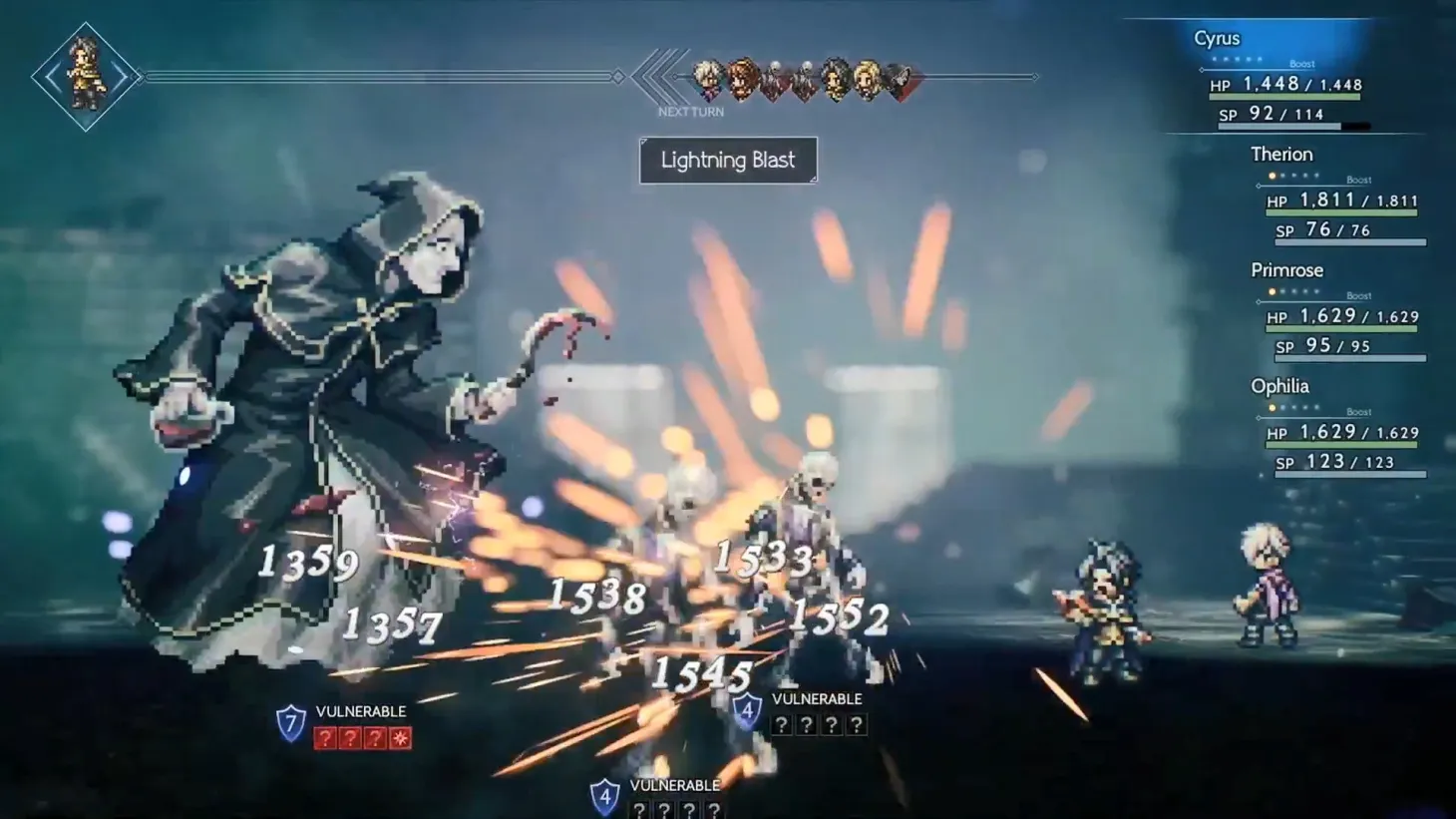
Task: Click the VULNERABLE label under the boss
Action: coord(360,711)
